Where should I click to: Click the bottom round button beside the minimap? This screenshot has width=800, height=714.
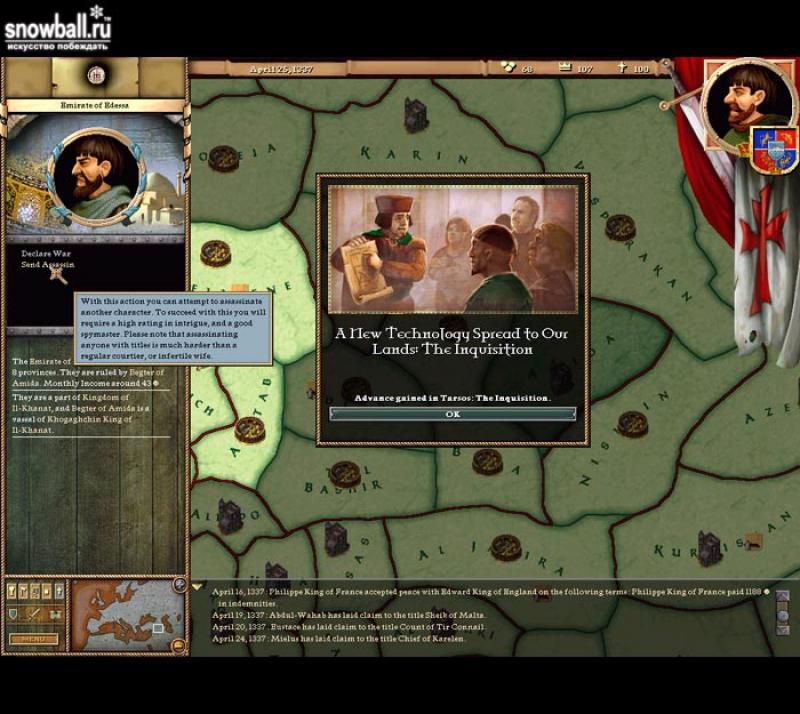click(x=177, y=645)
